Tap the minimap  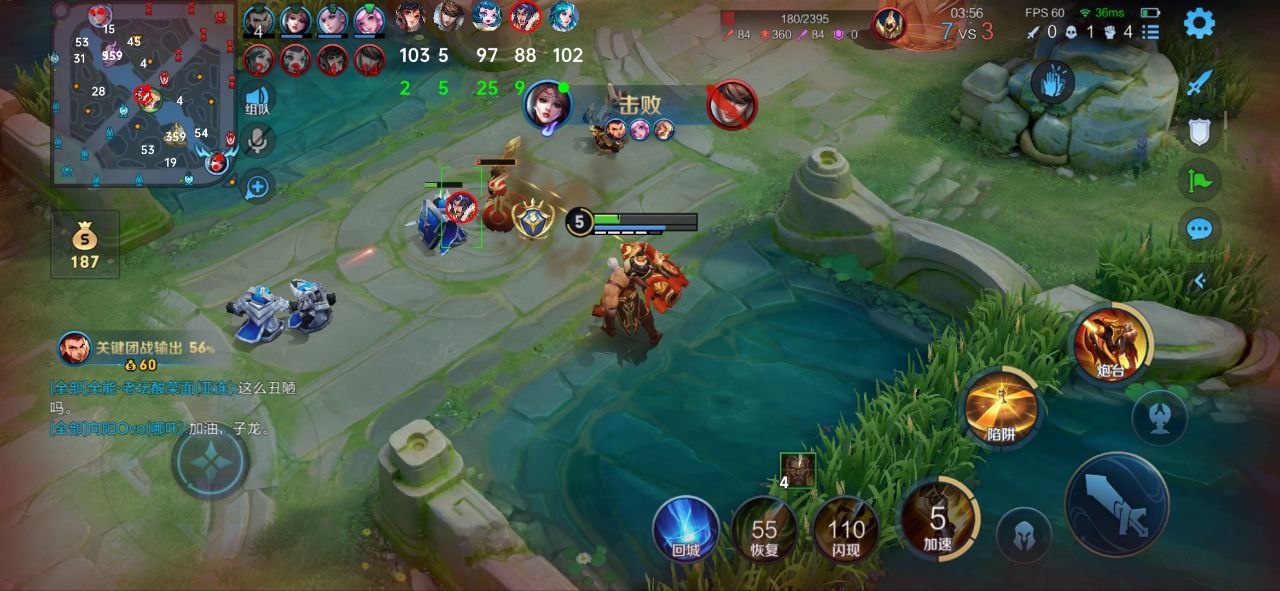[144, 96]
